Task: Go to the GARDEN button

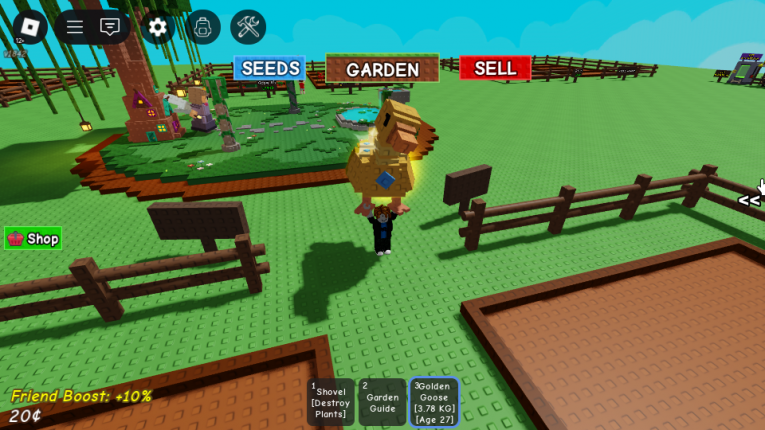Action: 382,69
